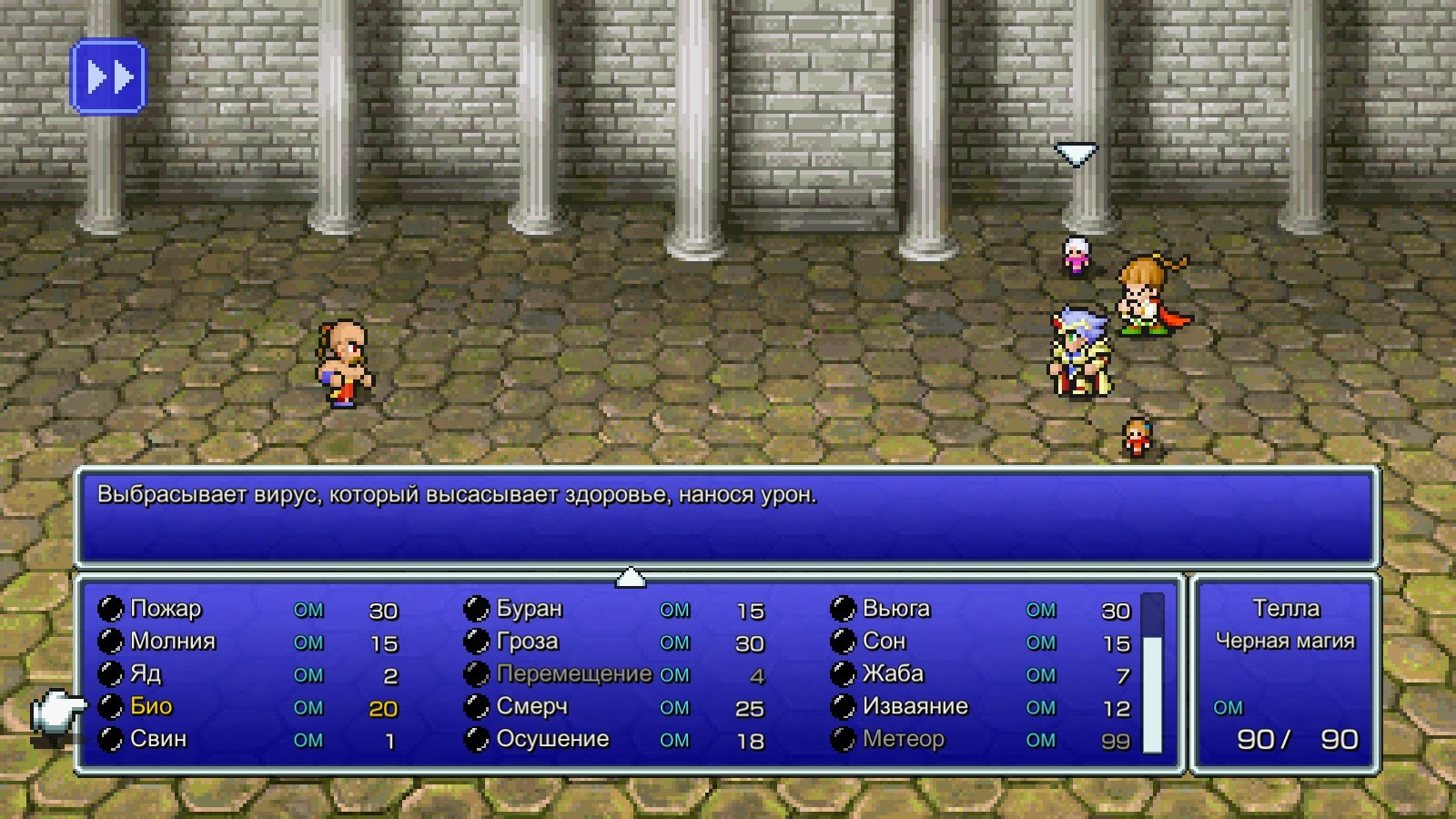Image resolution: width=1456 pixels, height=819 pixels.
Task: Select the Перемещение teleport spell
Action: [573, 674]
